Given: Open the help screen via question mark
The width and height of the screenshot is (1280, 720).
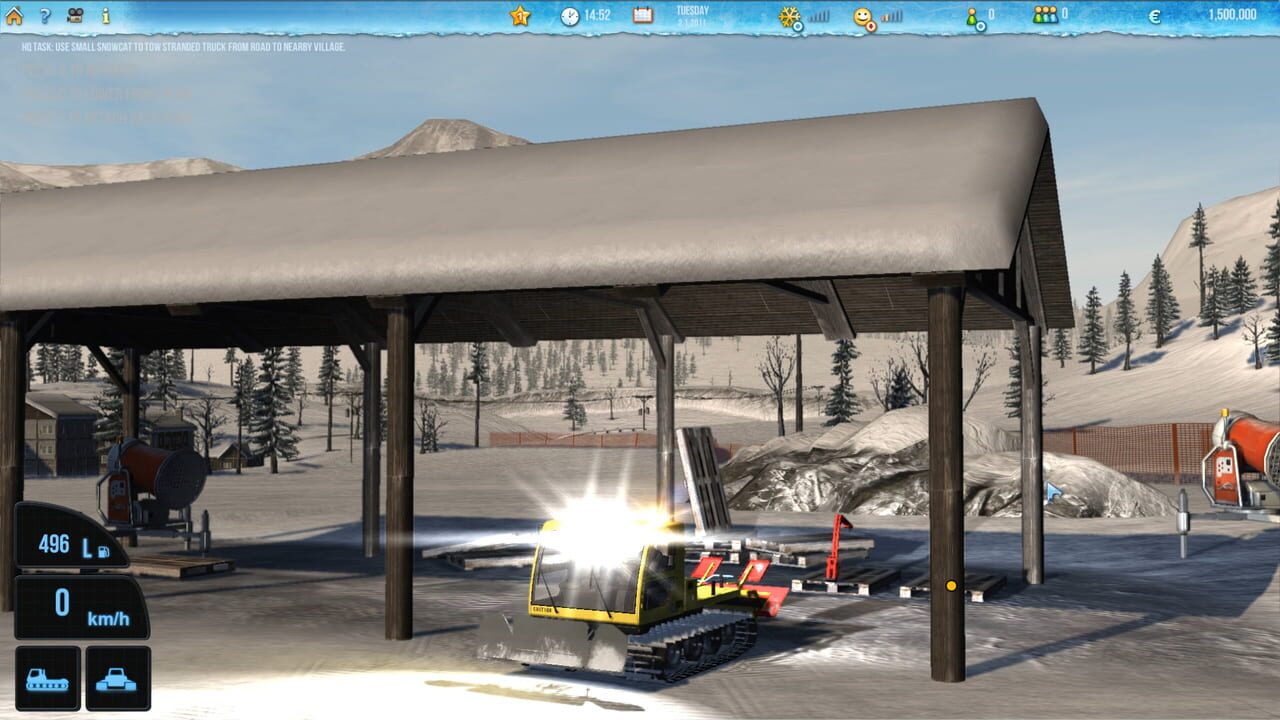Looking at the screenshot, I should (x=44, y=13).
